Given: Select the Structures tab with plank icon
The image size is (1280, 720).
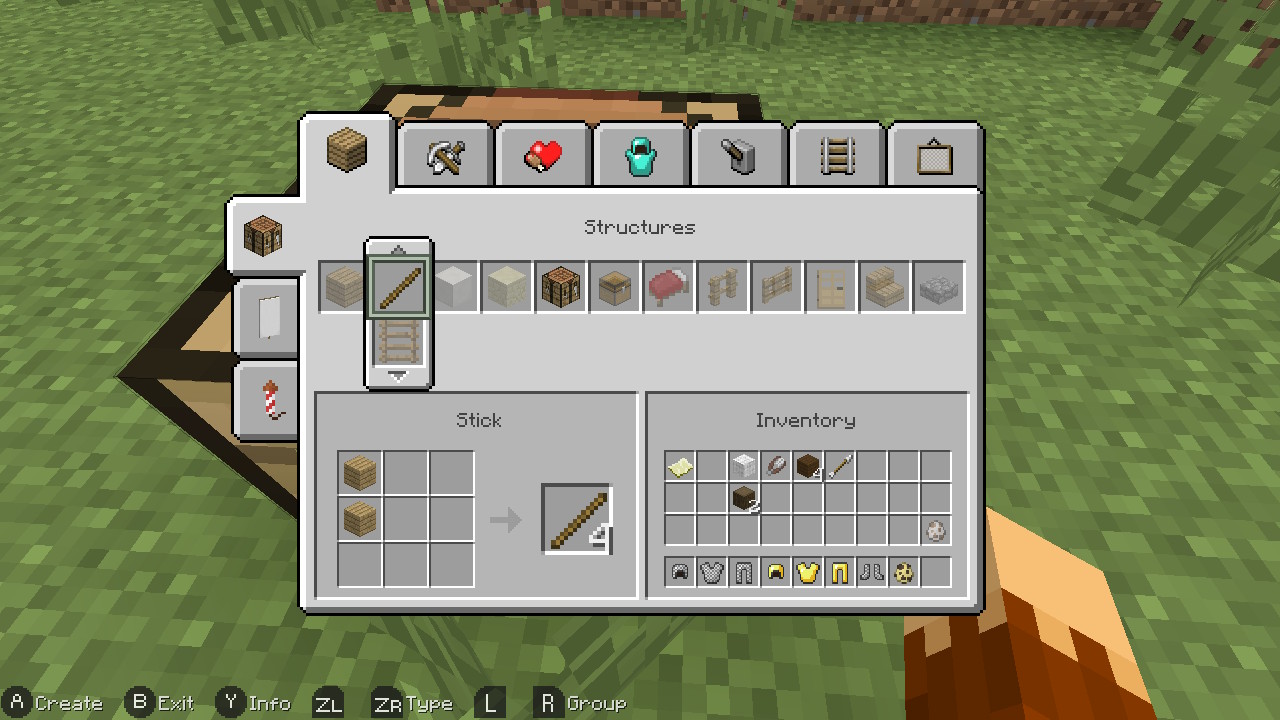Looking at the screenshot, I should 347,152.
